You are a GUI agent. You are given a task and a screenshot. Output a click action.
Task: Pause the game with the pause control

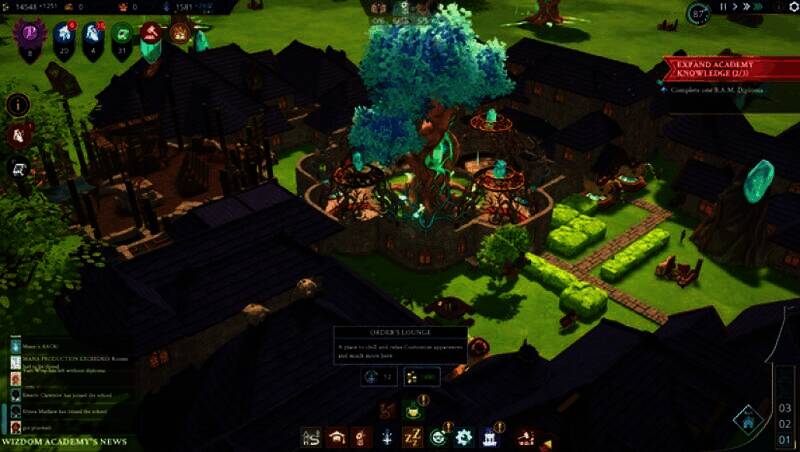tap(723, 8)
